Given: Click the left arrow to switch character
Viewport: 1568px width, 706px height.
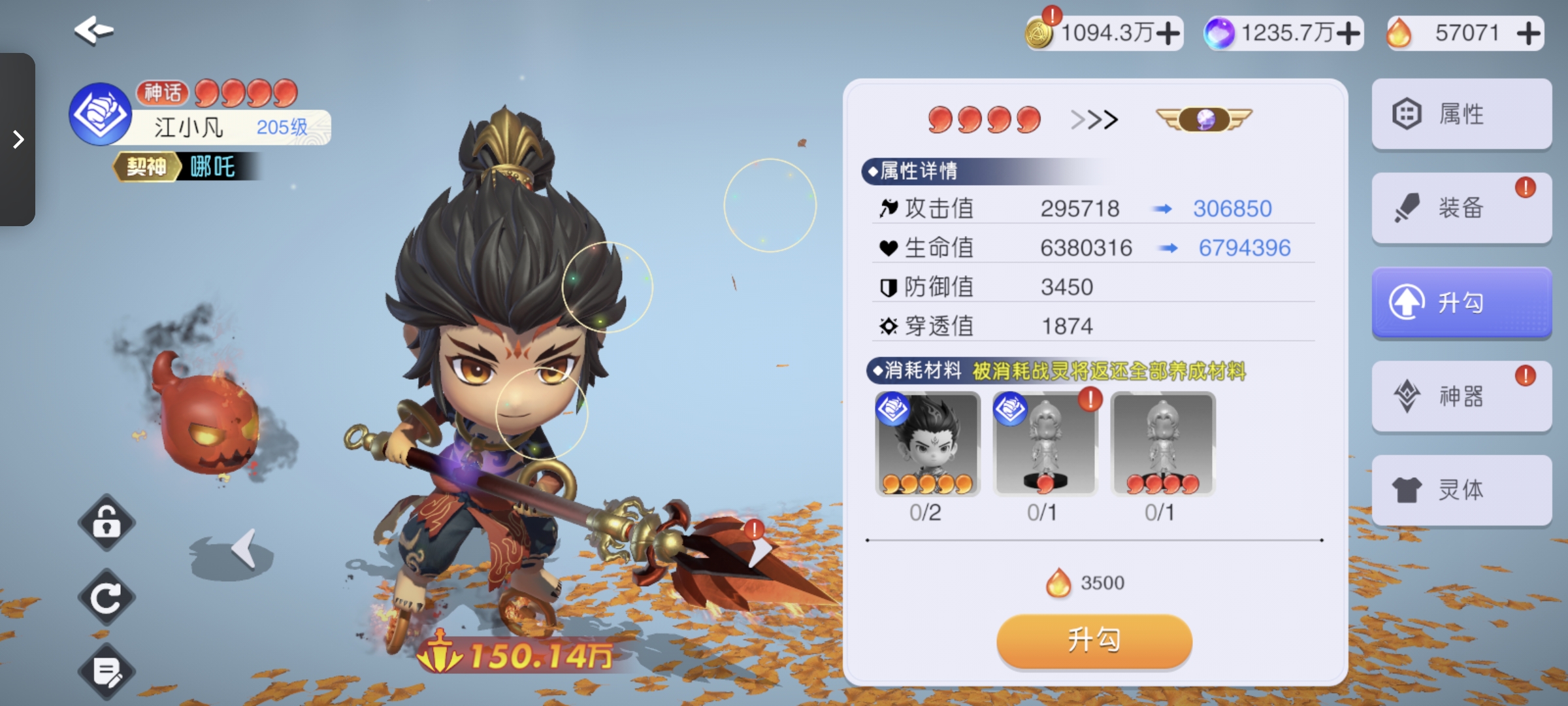Looking at the screenshot, I should click(x=242, y=548).
